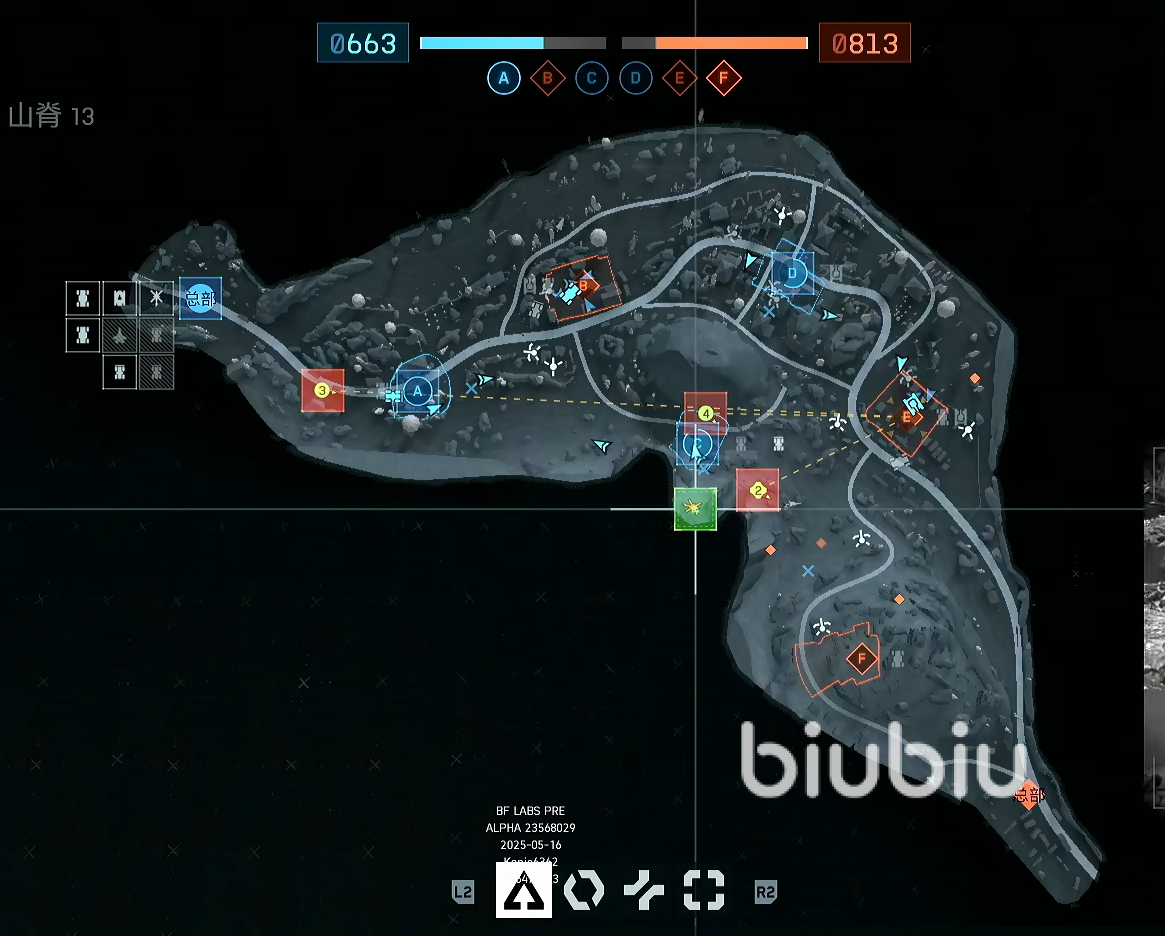This screenshot has width=1165, height=936.
Task: Click objective F marker on the map
Action: point(861,658)
